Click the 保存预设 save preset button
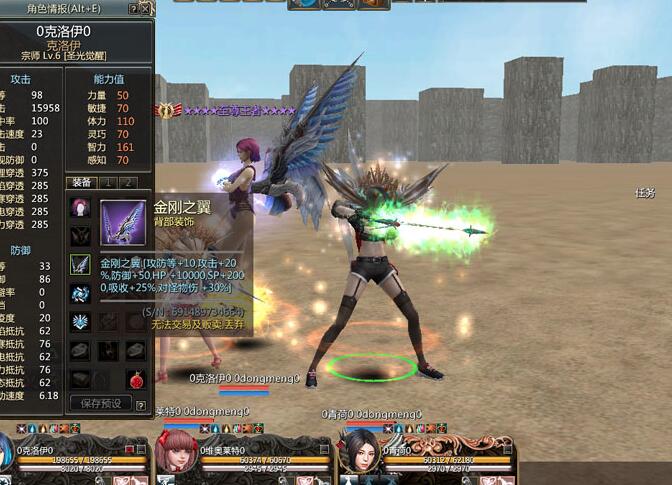 point(100,403)
